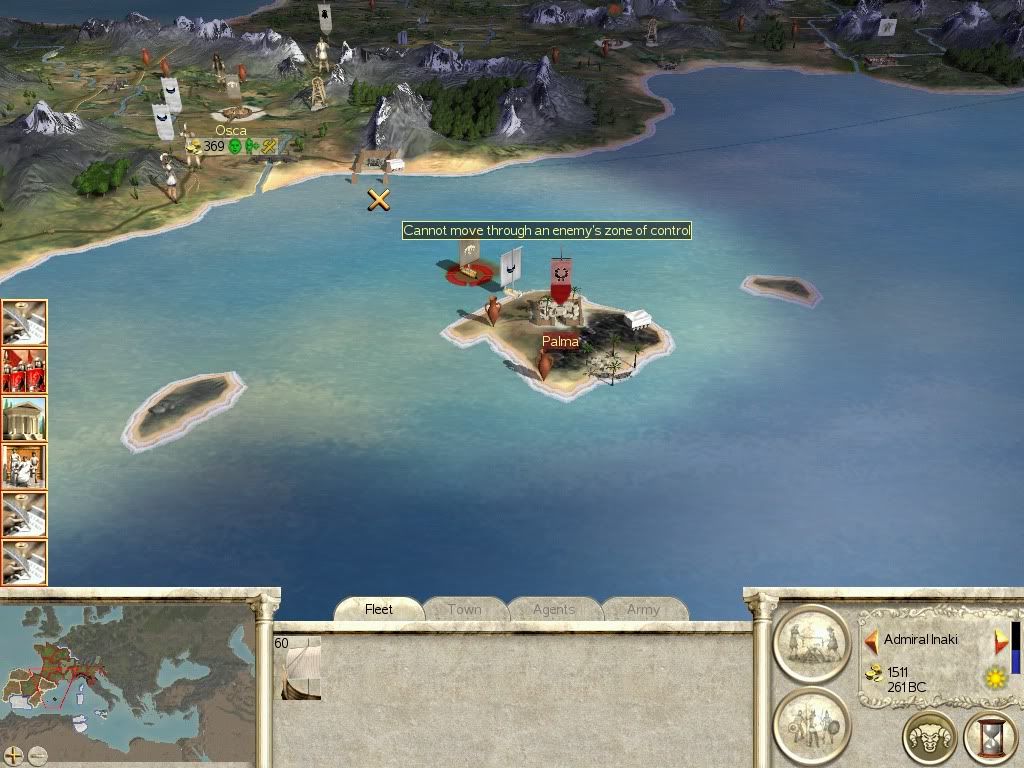This screenshot has width=1024, height=768.
Task: Select the ship unit card showing 60
Action: (297, 667)
